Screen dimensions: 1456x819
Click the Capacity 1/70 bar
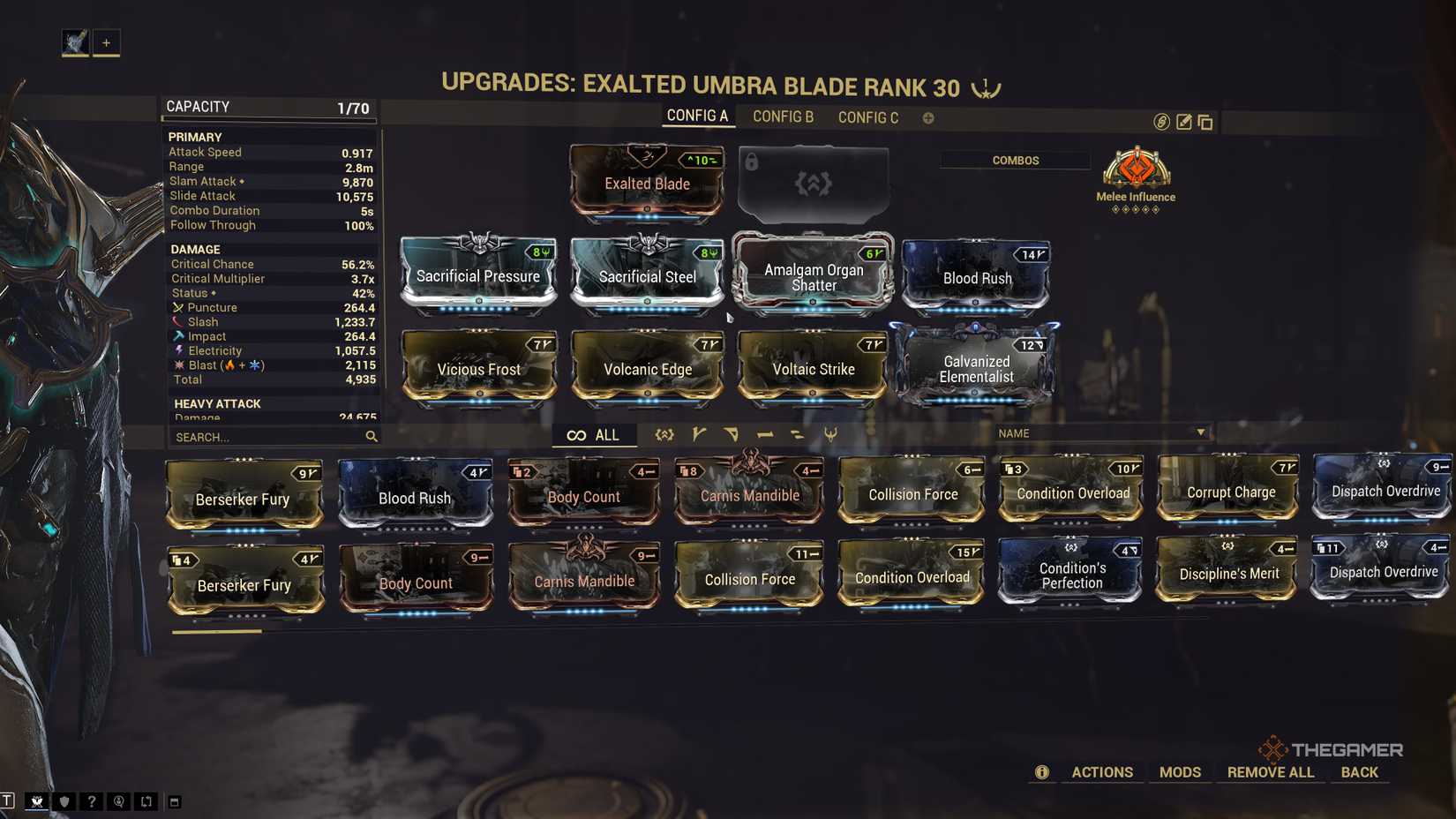click(267, 107)
